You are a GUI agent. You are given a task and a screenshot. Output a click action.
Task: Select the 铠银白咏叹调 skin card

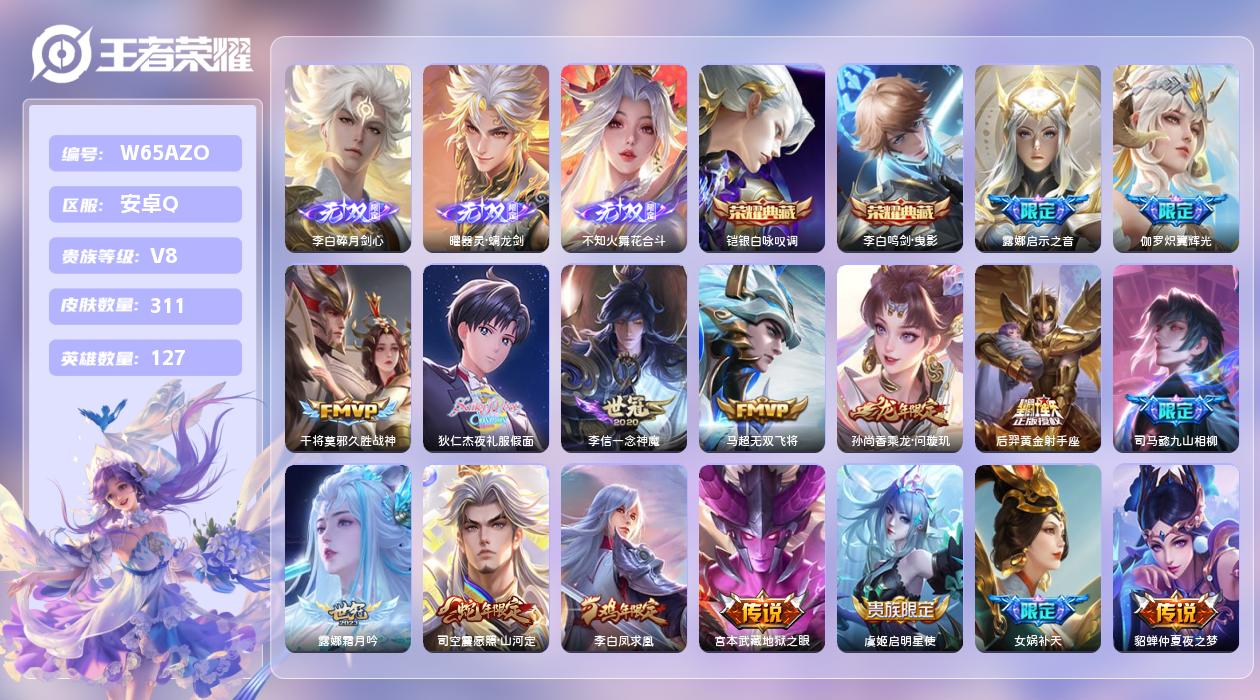[761, 158]
